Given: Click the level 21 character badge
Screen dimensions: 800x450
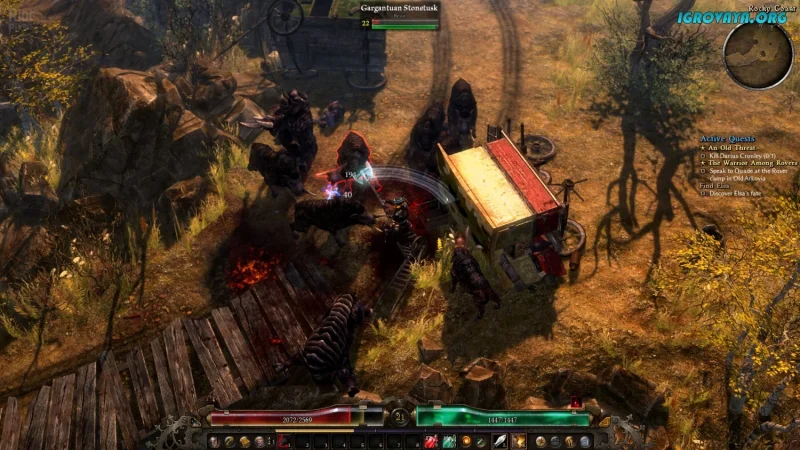Looking at the screenshot, I should pyautogui.click(x=399, y=415).
